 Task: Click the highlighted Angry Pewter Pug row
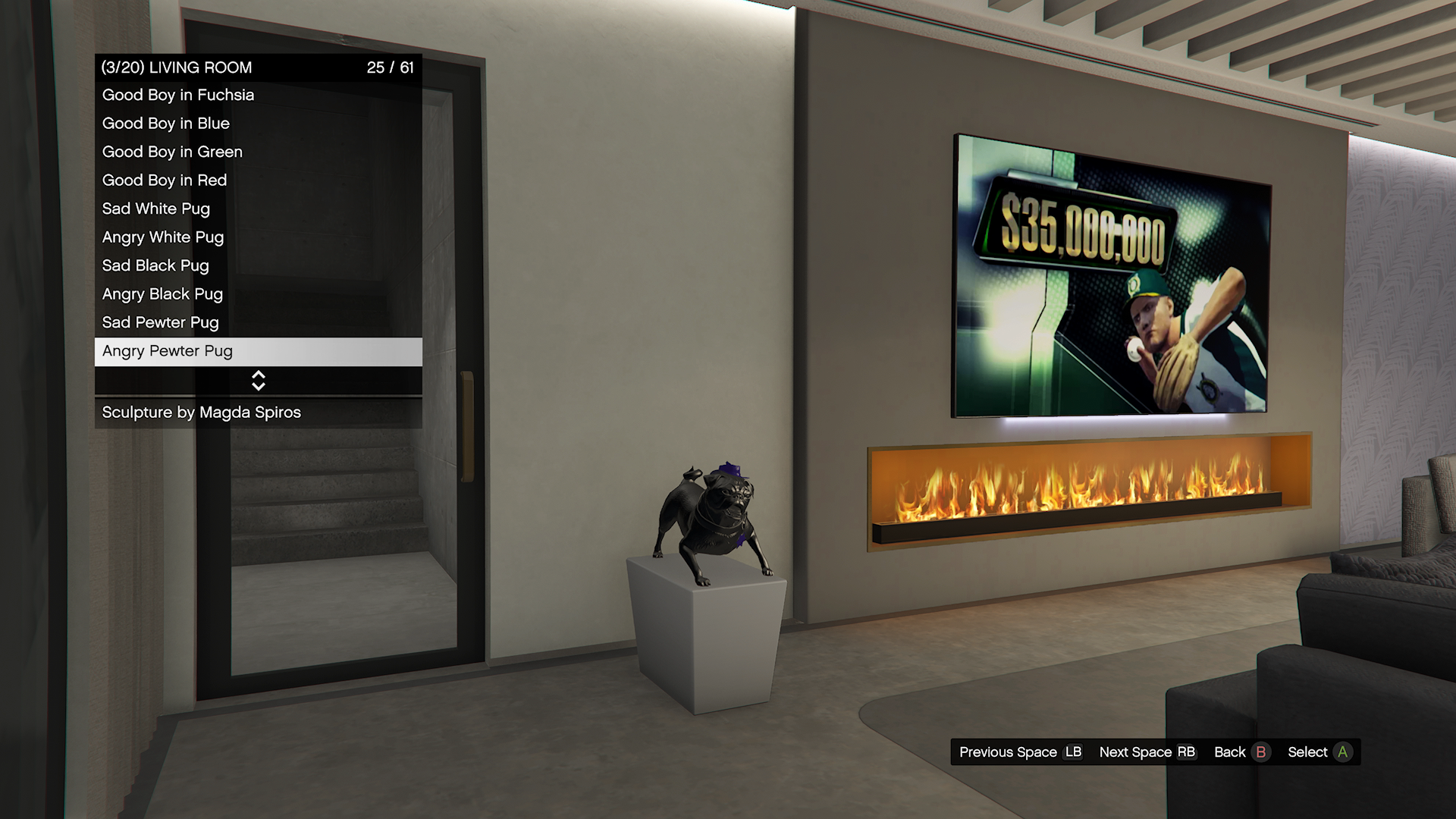coord(258,351)
